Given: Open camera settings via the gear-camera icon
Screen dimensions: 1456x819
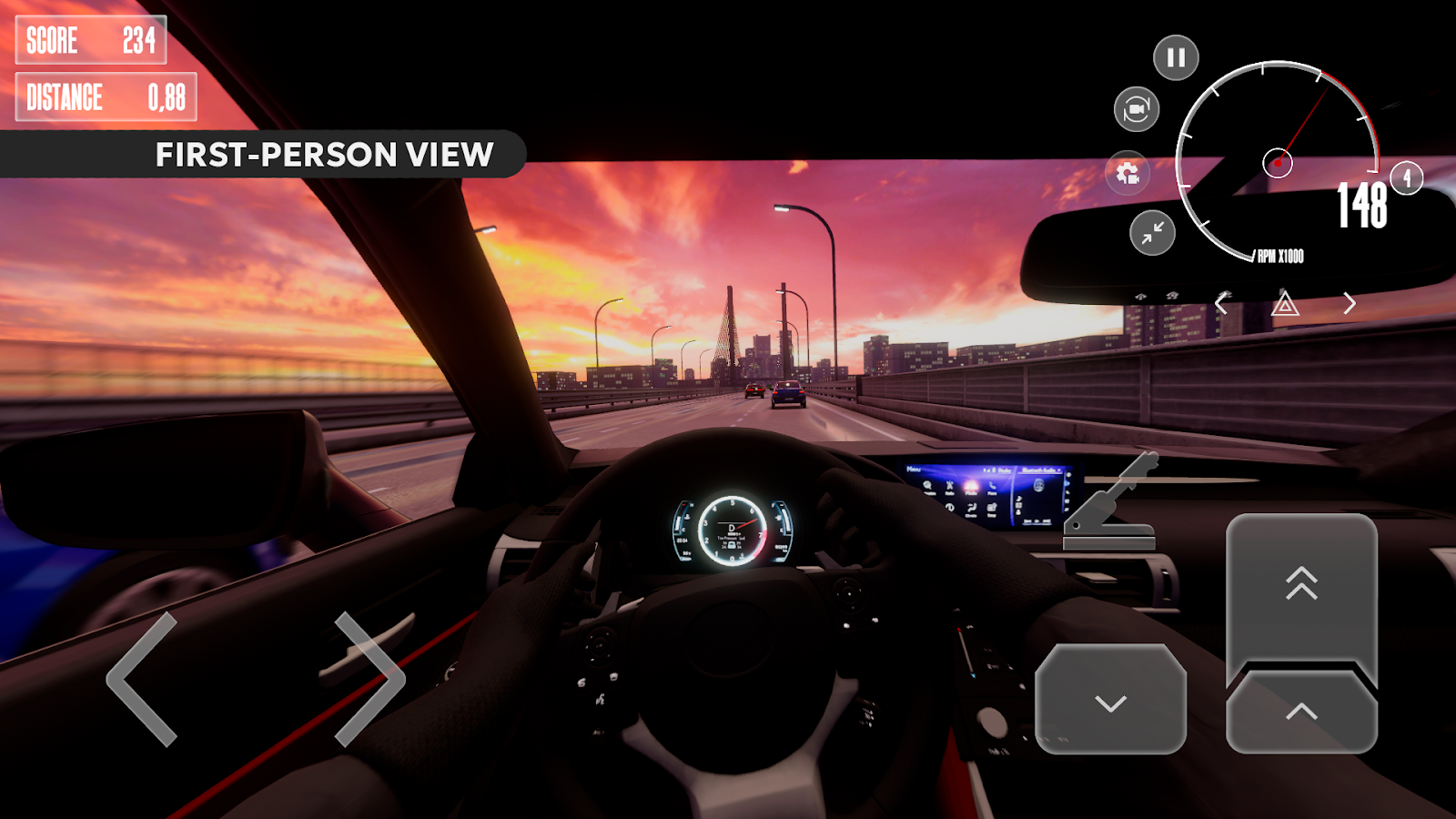Looking at the screenshot, I should click(1127, 173).
